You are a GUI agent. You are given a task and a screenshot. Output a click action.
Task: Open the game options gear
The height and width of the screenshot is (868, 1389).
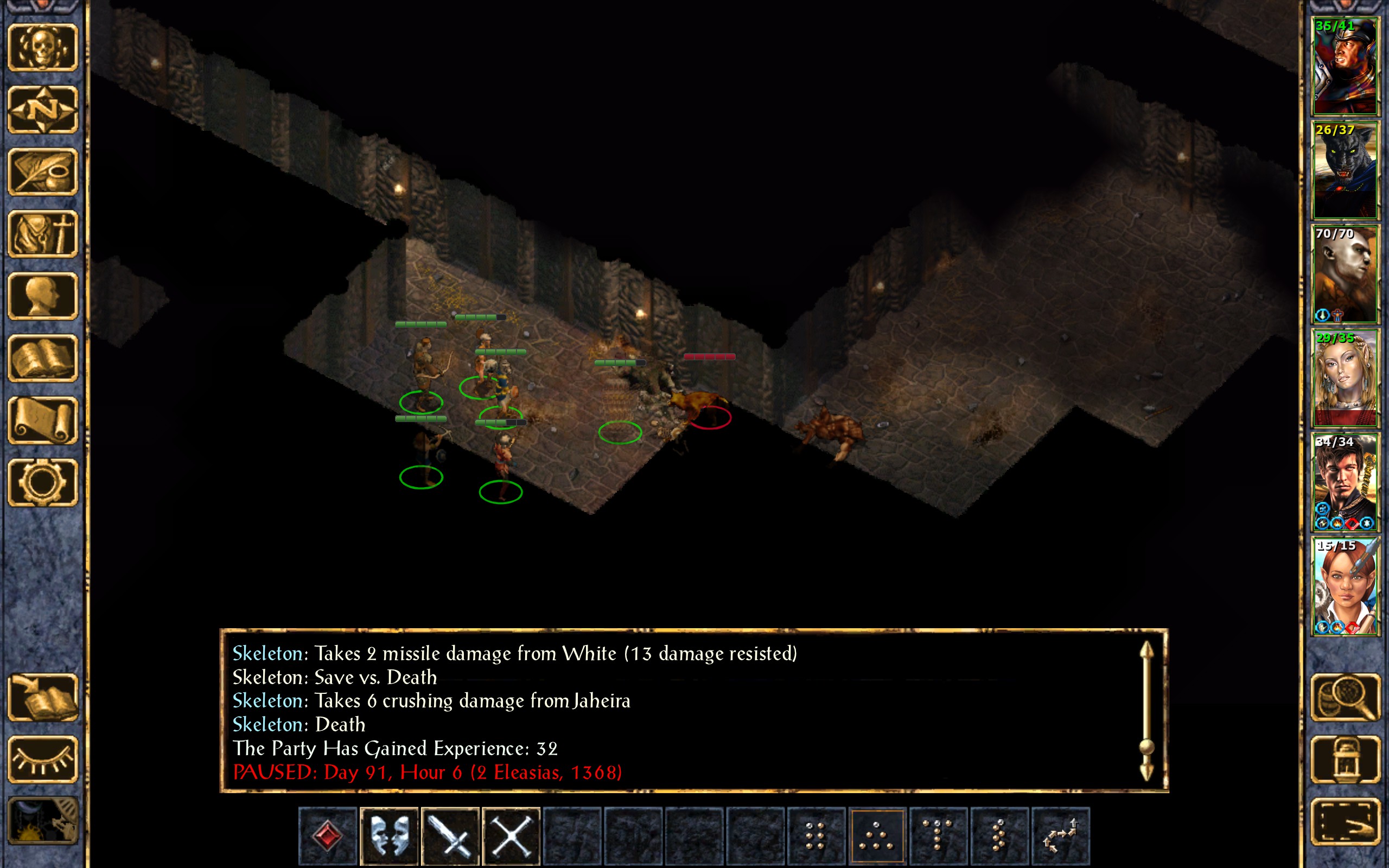click(43, 482)
